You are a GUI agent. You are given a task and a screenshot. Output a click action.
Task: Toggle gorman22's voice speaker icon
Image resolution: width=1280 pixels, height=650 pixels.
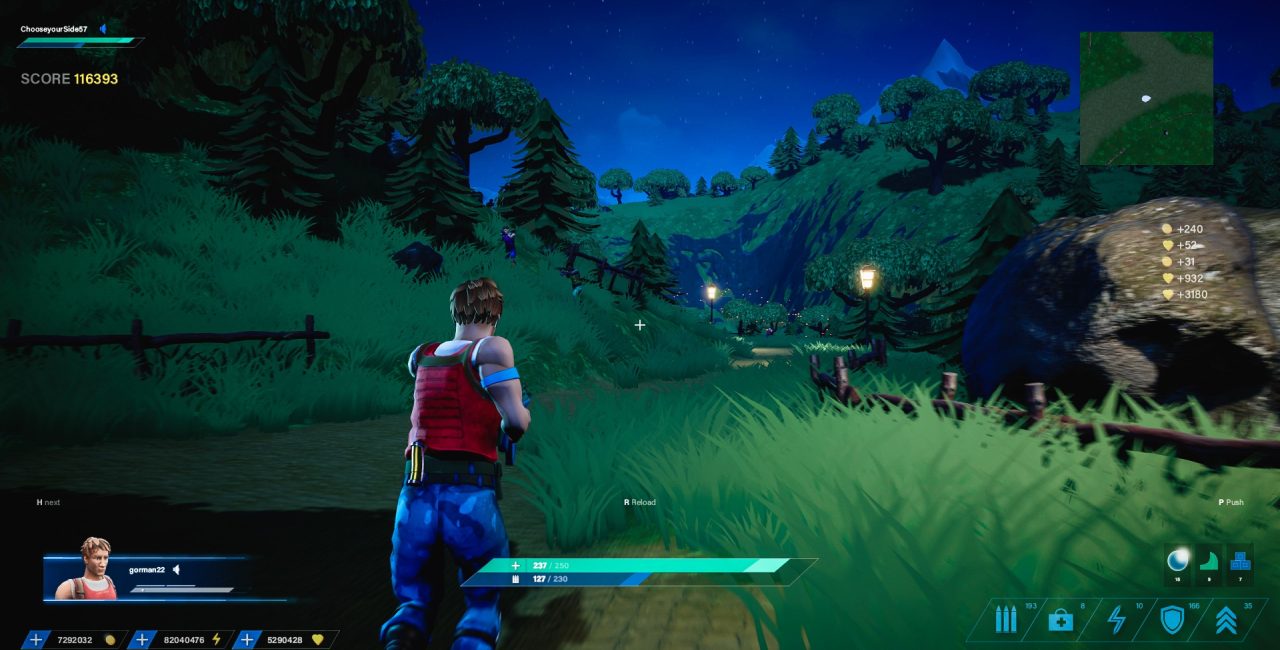pyautogui.click(x=176, y=569)
